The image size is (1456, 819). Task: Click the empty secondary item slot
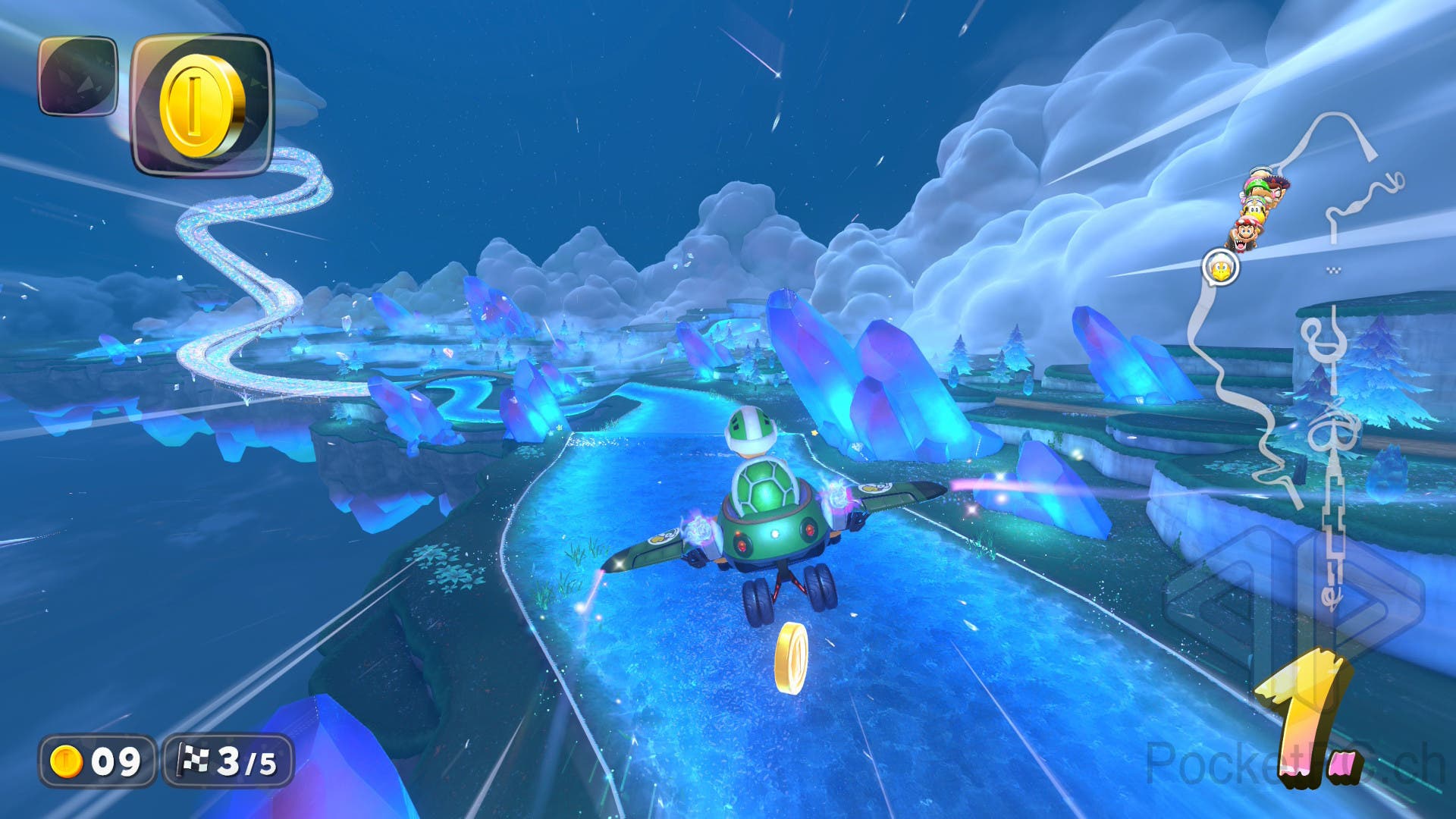(78, 77)
